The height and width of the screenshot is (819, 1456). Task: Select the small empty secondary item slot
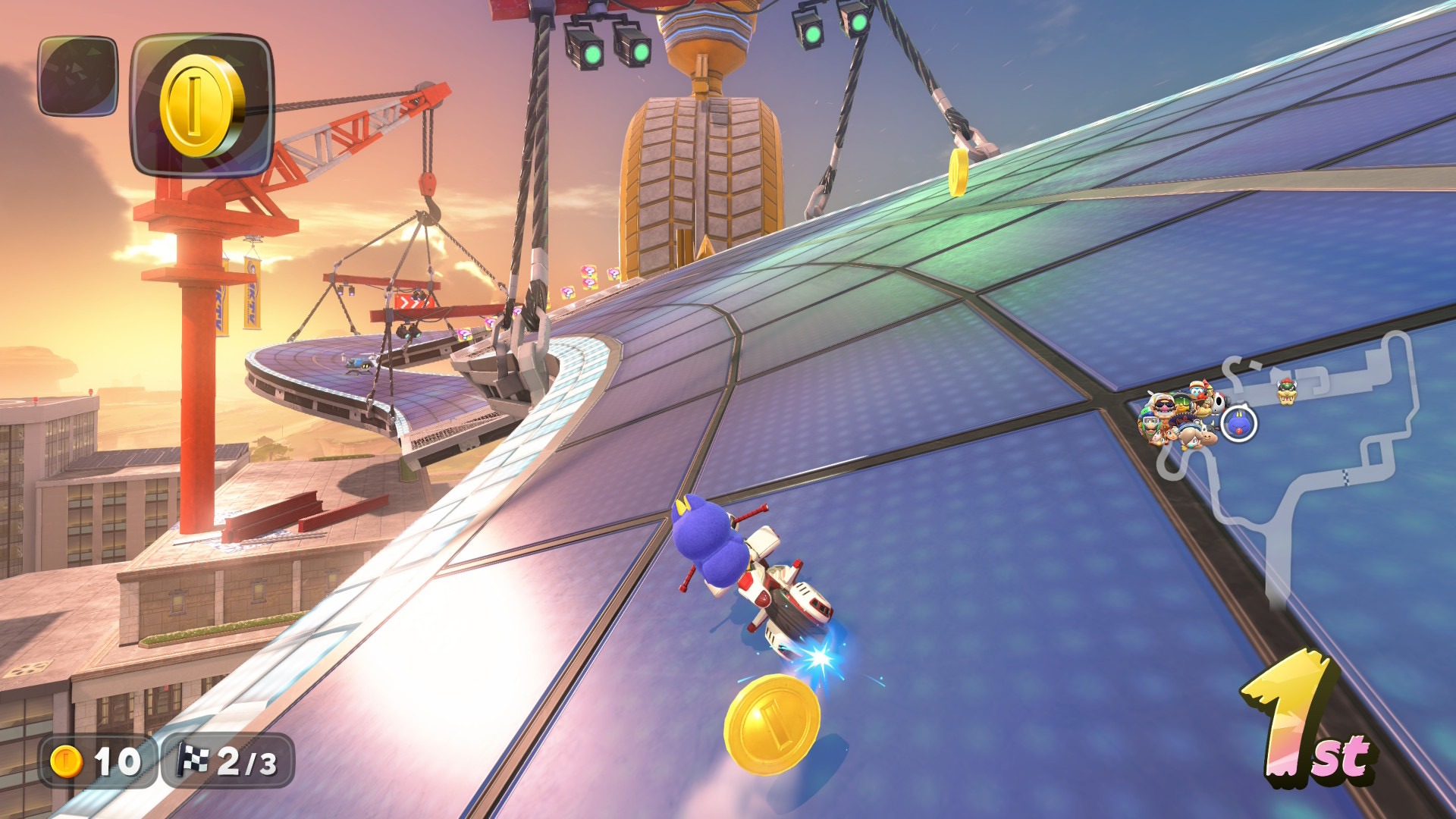pos(78,77)
